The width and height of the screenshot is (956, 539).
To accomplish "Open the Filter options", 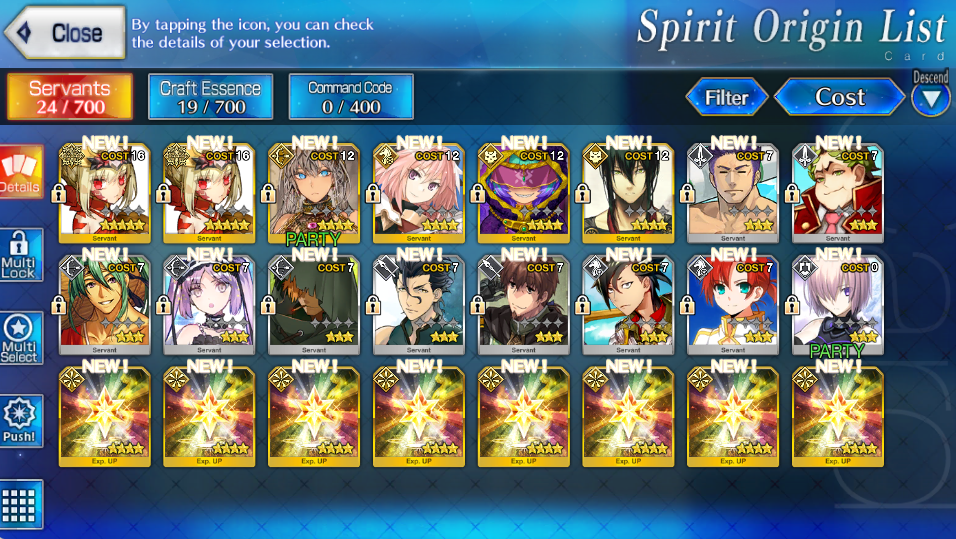I will coord(727,97).
